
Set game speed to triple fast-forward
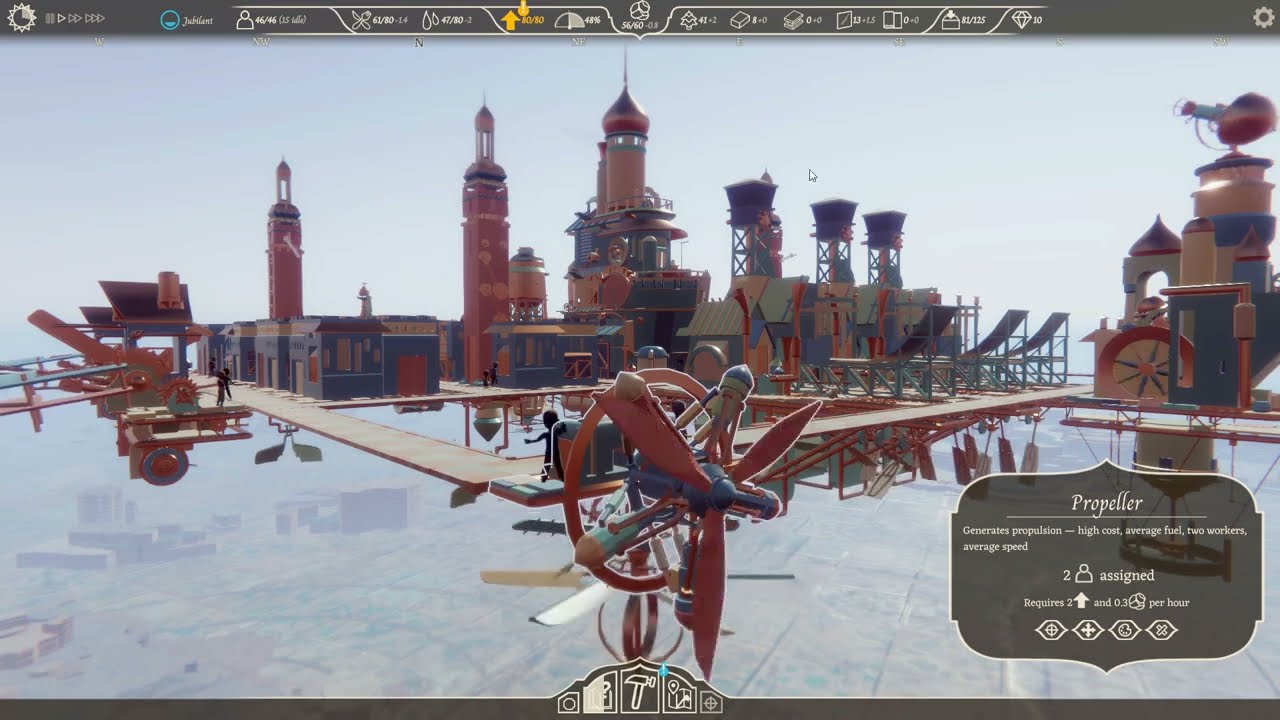[x=95, y=18]
